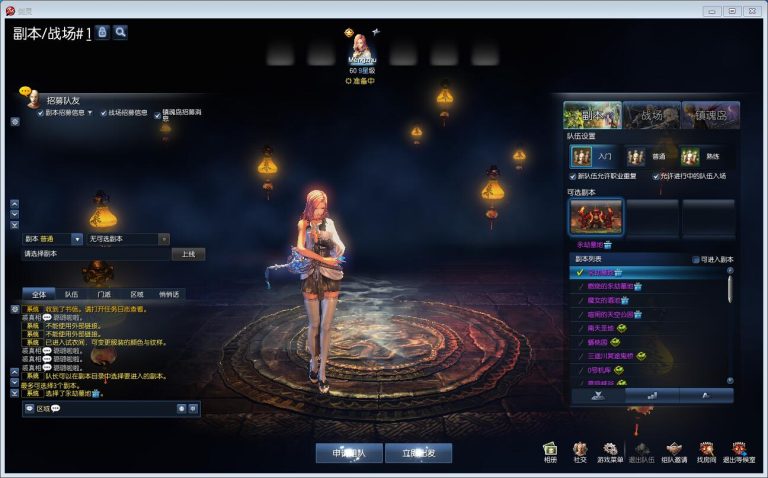
Task: Select 入门 difficulty
Action: pos(595,156)
